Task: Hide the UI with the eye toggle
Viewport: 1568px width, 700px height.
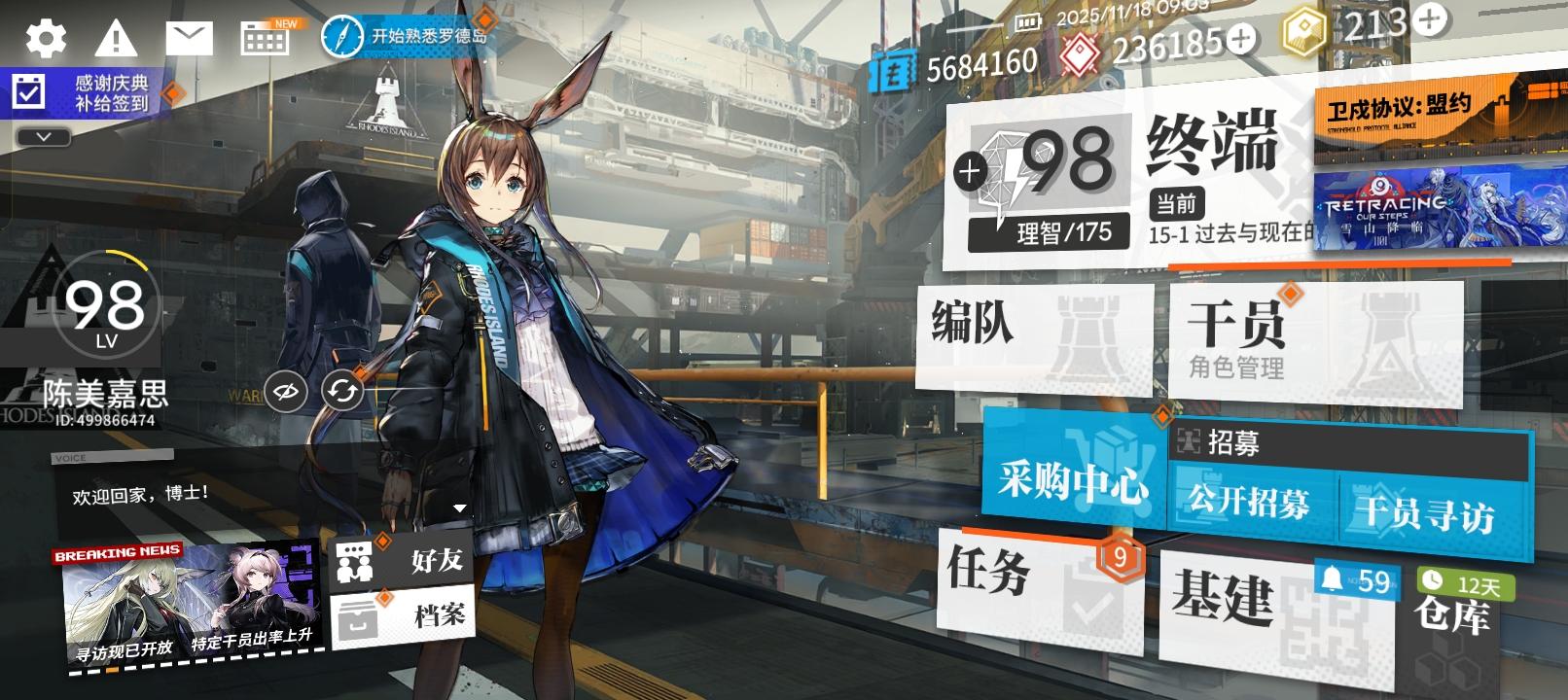Action: (287, 393)
